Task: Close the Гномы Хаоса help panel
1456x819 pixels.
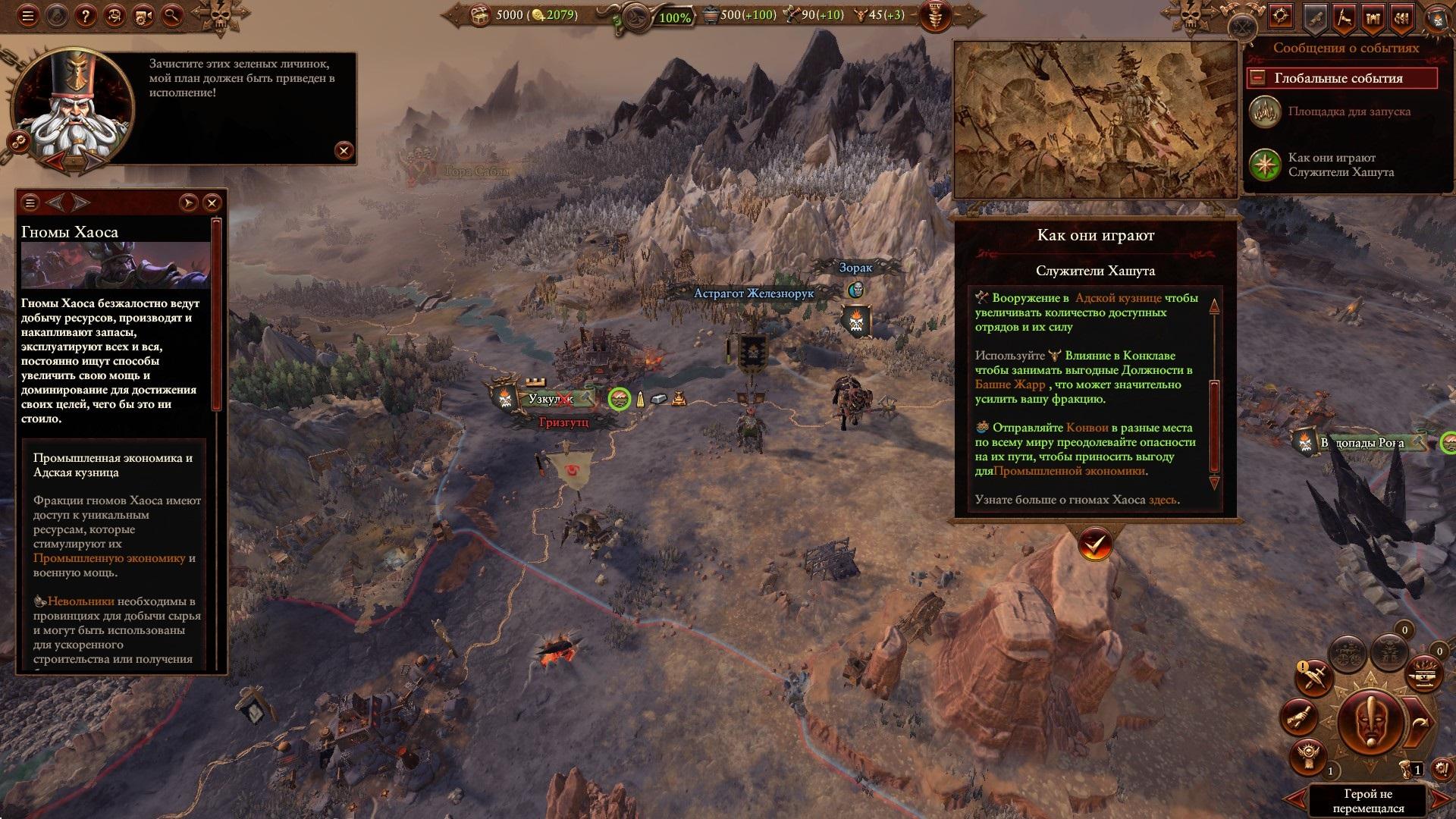Action: [x=212, y=202]
